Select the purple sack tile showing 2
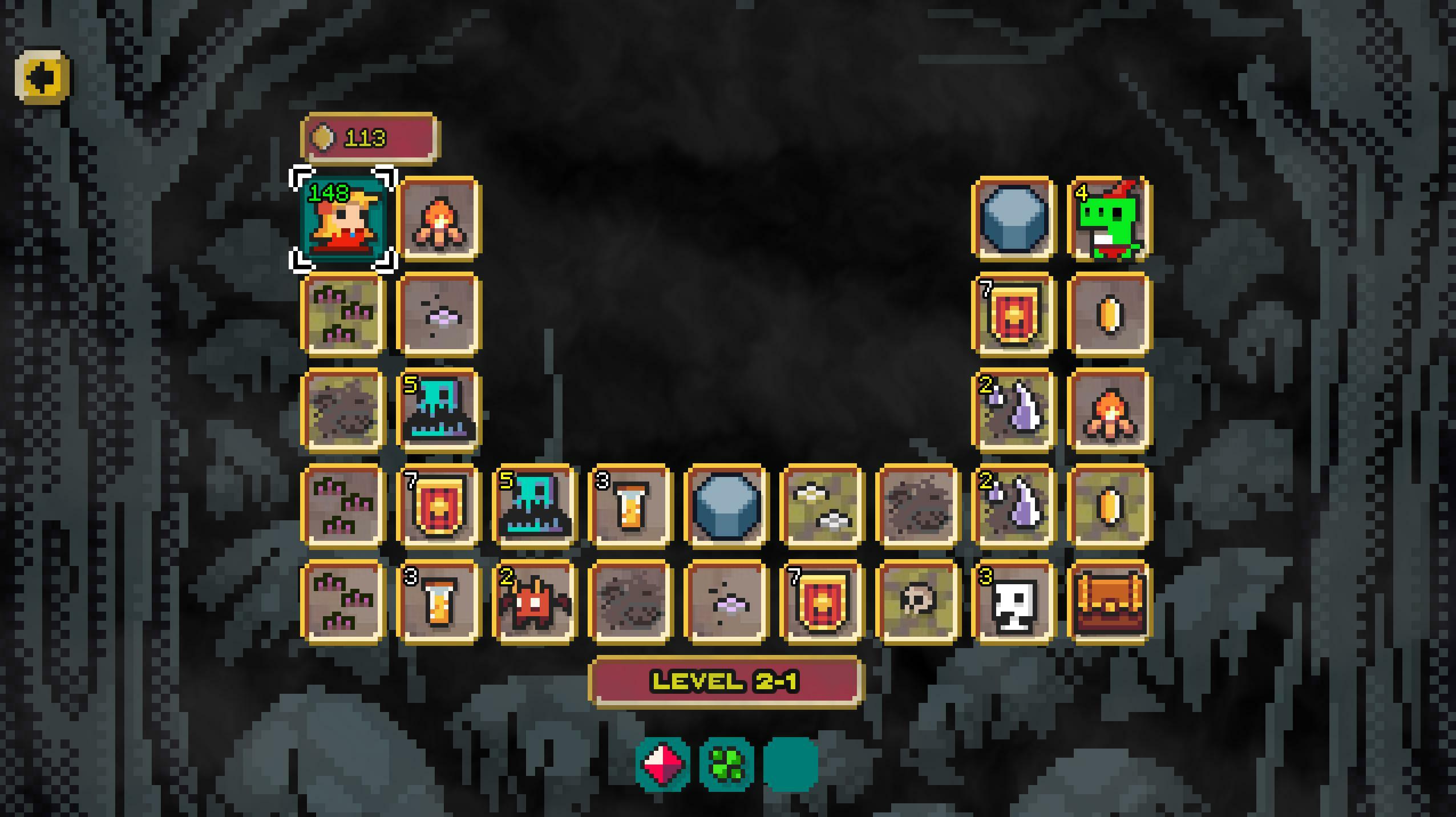The image size is (1456, 817). (1013, 410)
